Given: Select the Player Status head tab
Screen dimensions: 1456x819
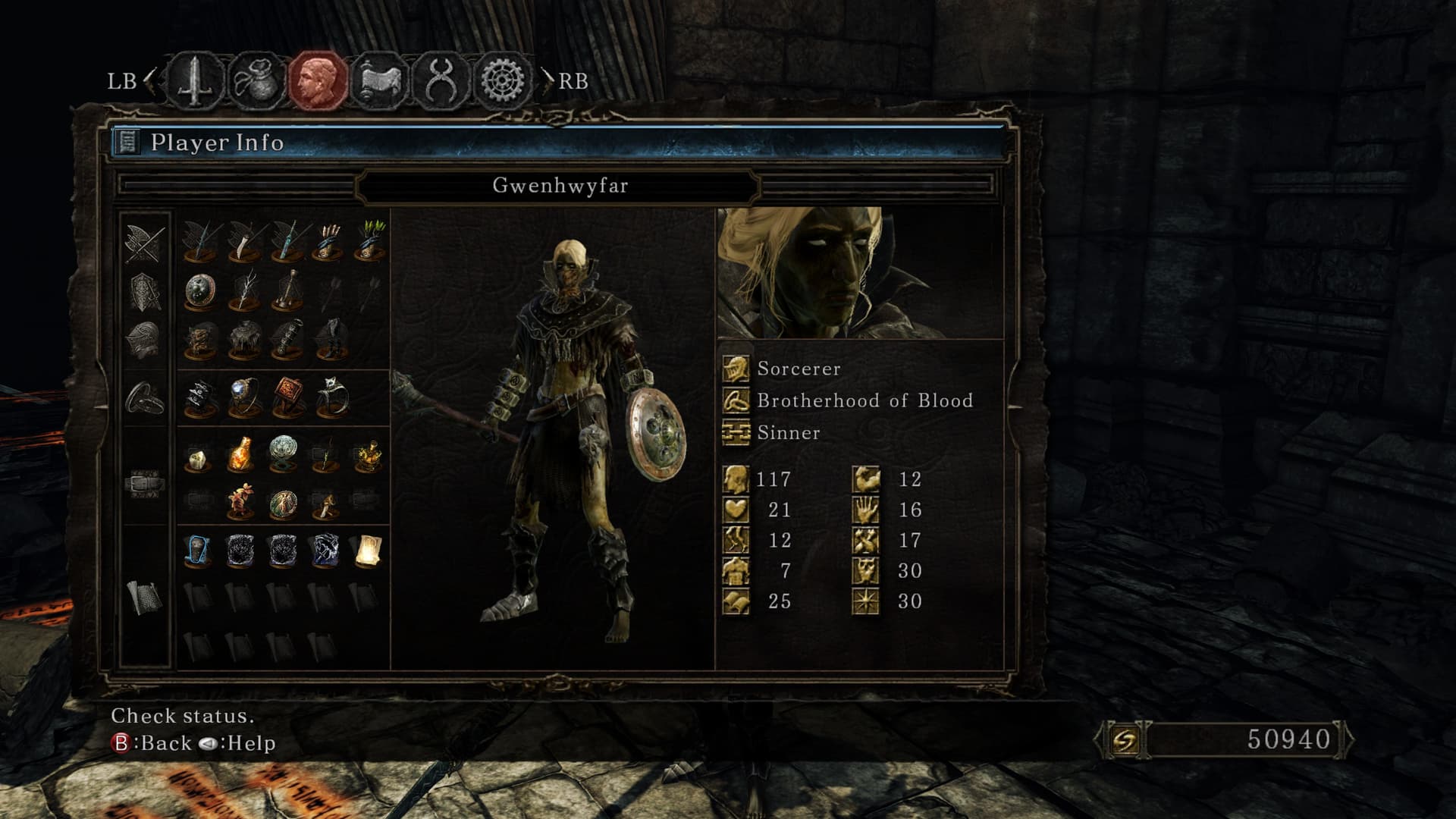Looking at the screenshot, I should pyautogui.click(x=318, y=80).
